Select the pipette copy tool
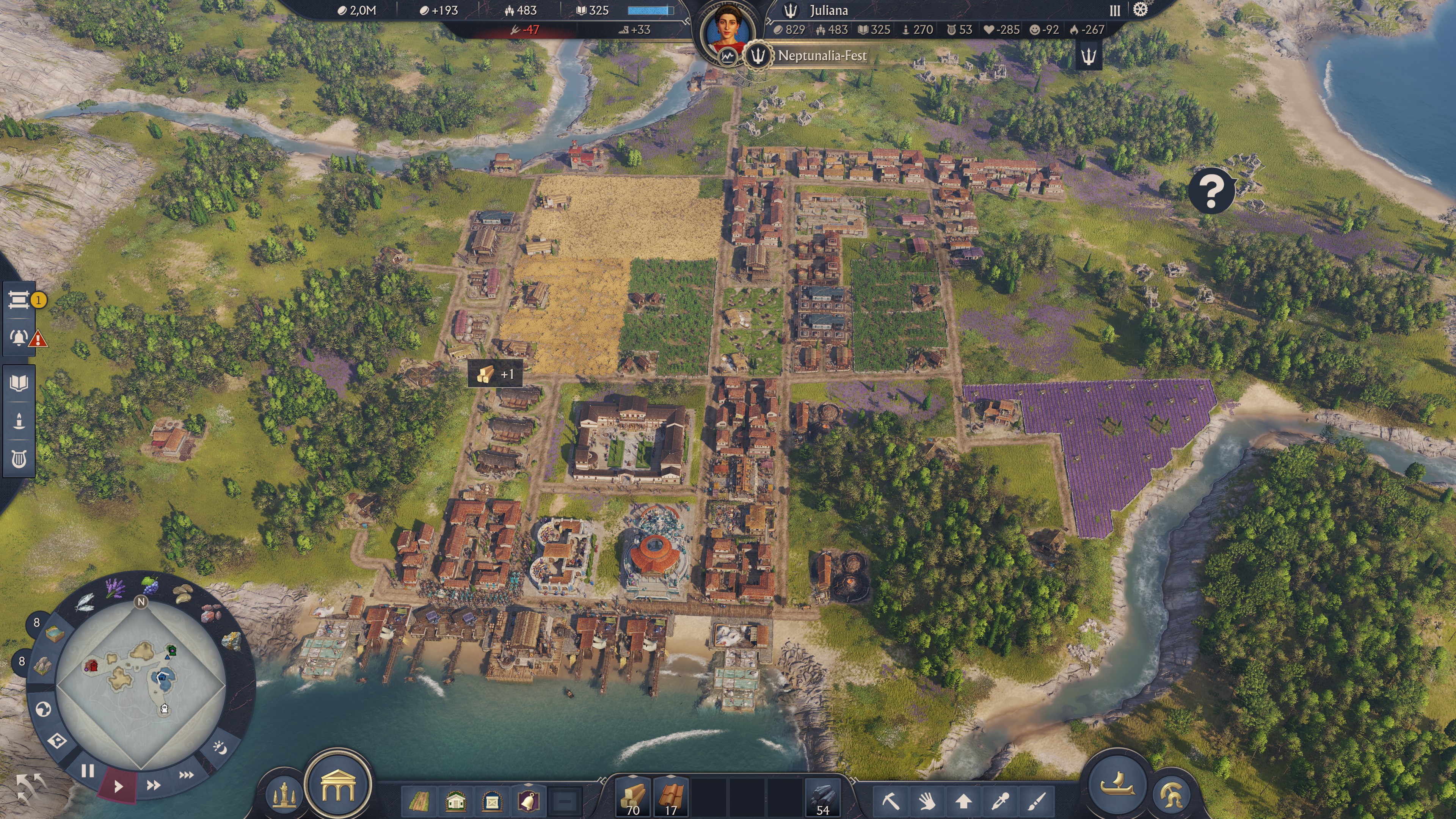 1001,801
